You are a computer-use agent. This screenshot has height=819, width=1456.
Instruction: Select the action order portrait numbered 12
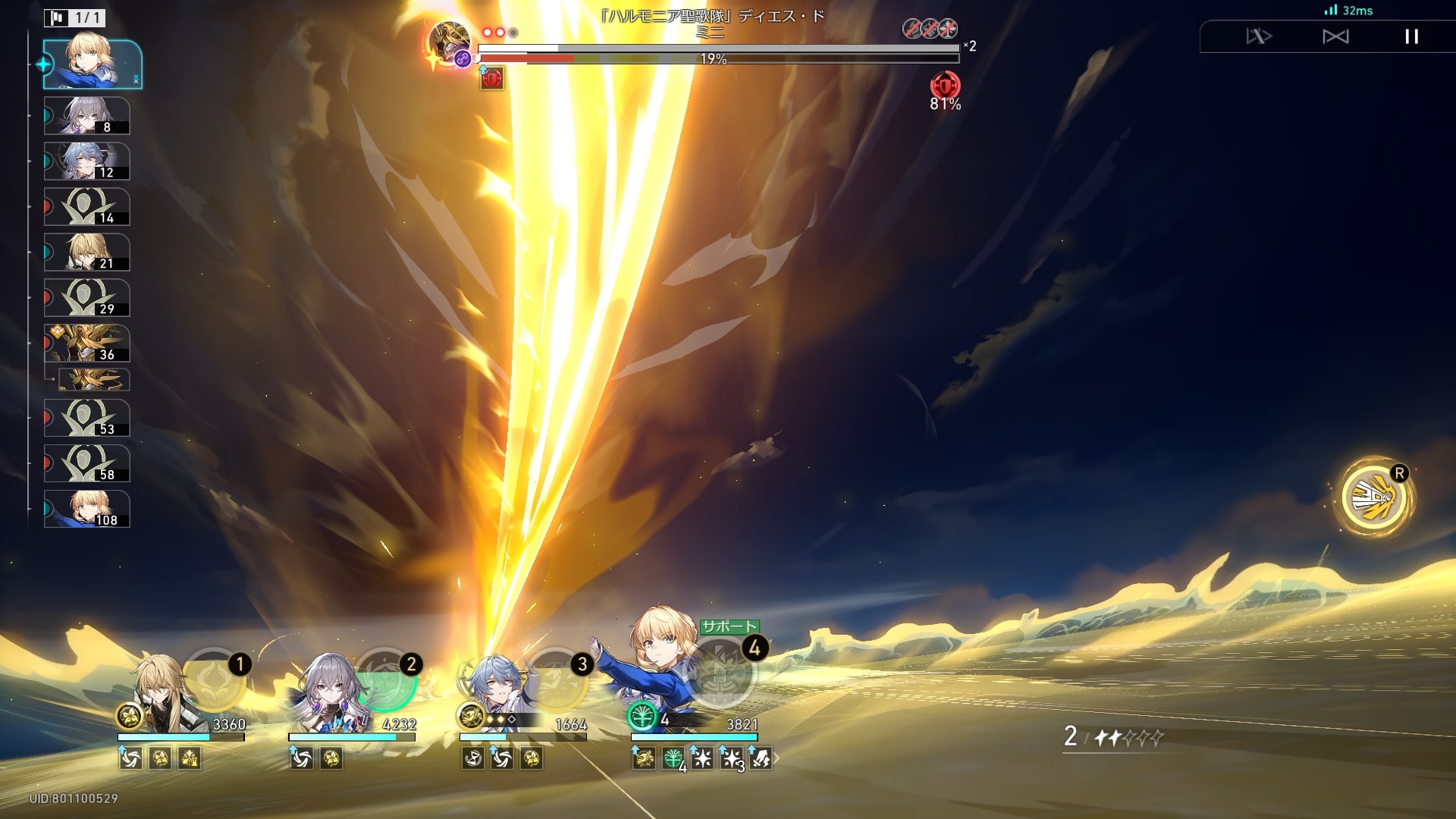pyautogui.click(x=86, y=162)
